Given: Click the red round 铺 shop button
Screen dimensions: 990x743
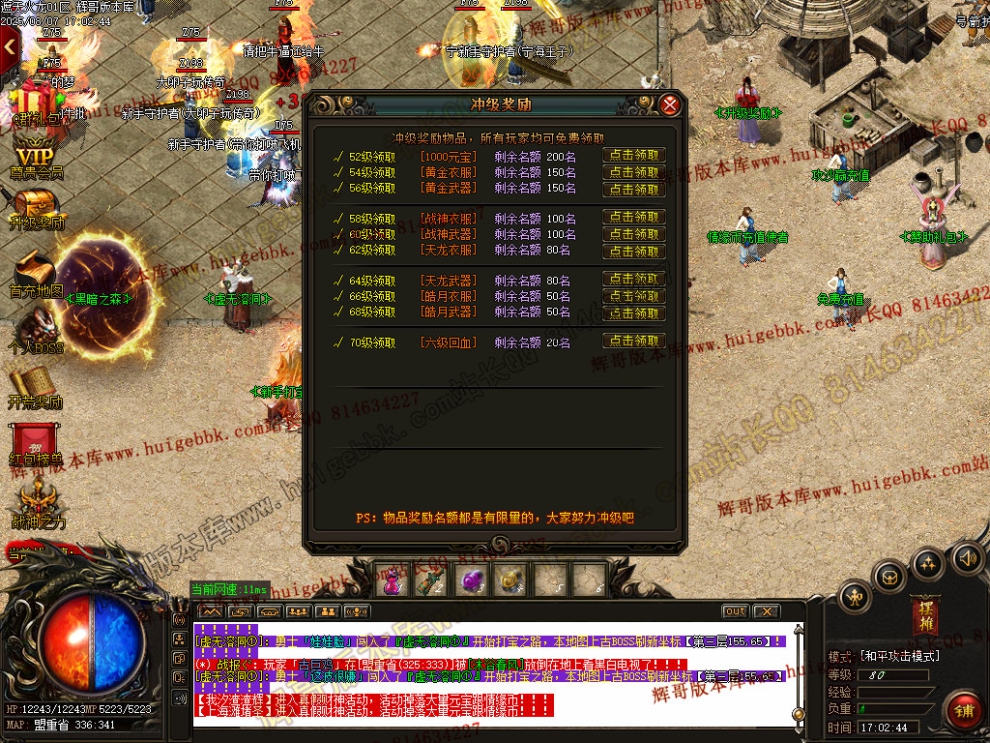Looking at the screenshot, I should 964,710.
